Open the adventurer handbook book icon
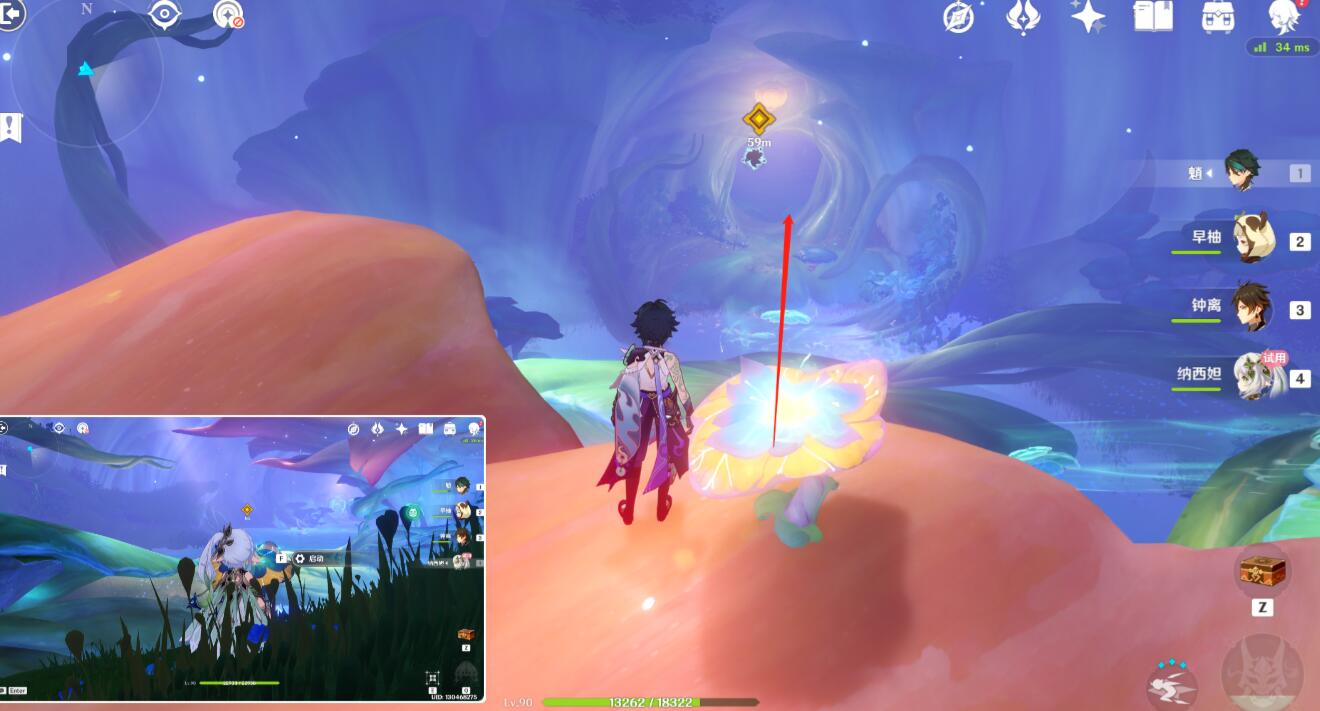This screenshot has height=711, width=1320. pyautogui.click(x=1152, y=16)
